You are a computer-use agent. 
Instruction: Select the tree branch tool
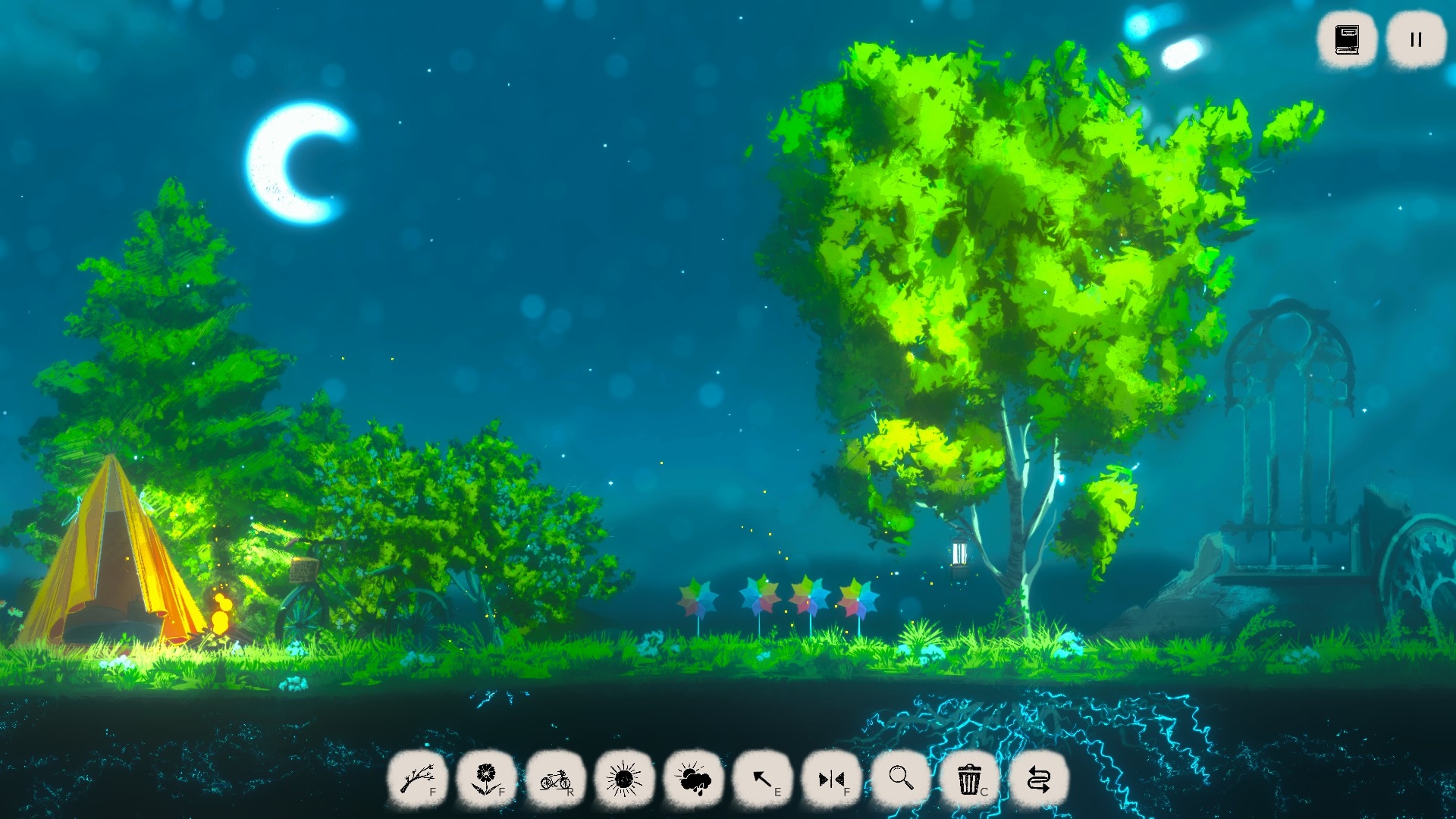coord(417,779)
